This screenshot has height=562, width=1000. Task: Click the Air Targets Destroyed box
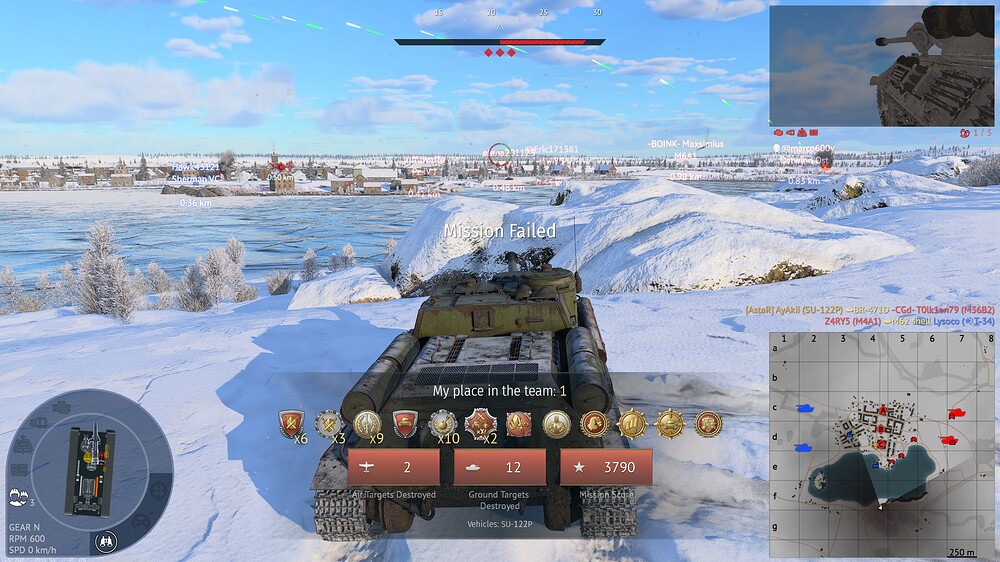coord(393,467)
